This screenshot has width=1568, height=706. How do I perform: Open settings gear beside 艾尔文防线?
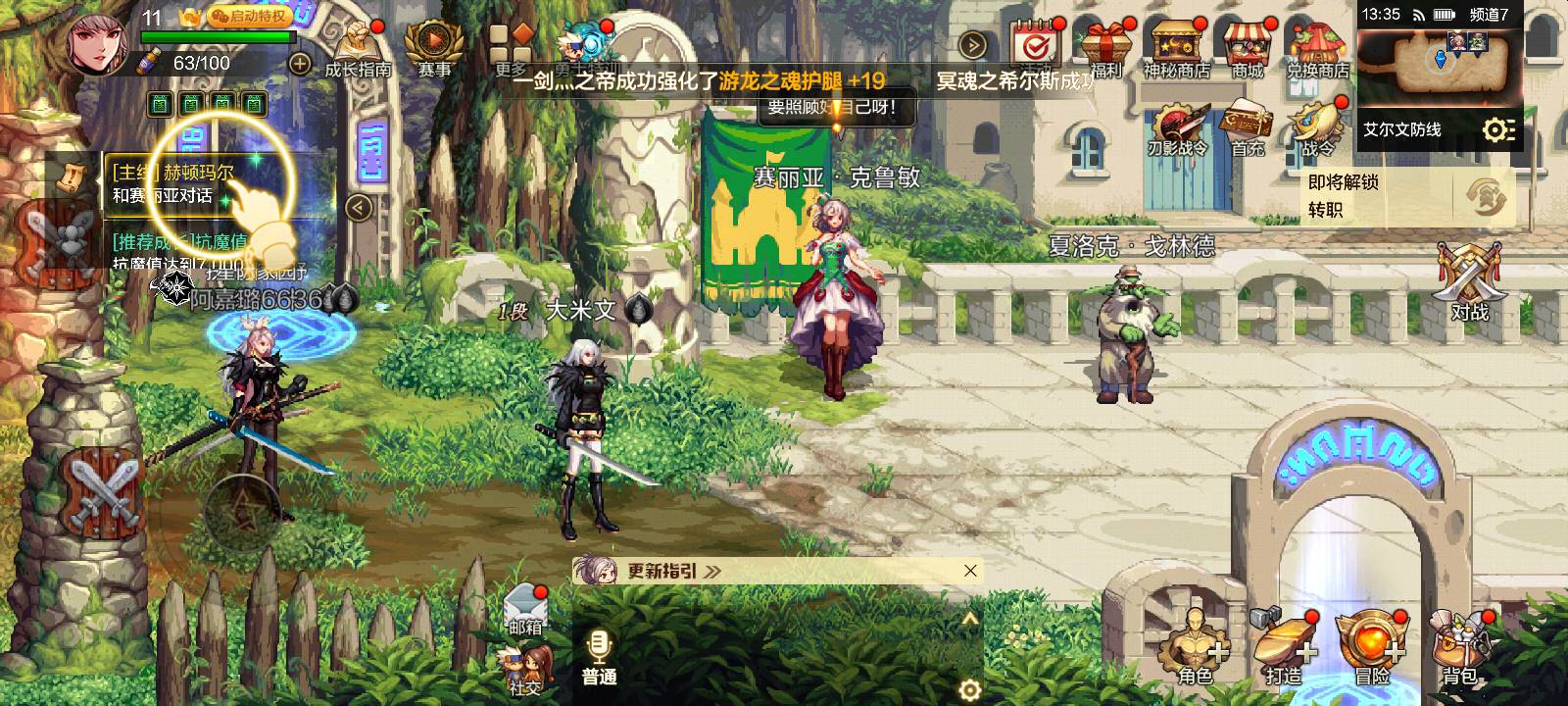pos(1498,129)
